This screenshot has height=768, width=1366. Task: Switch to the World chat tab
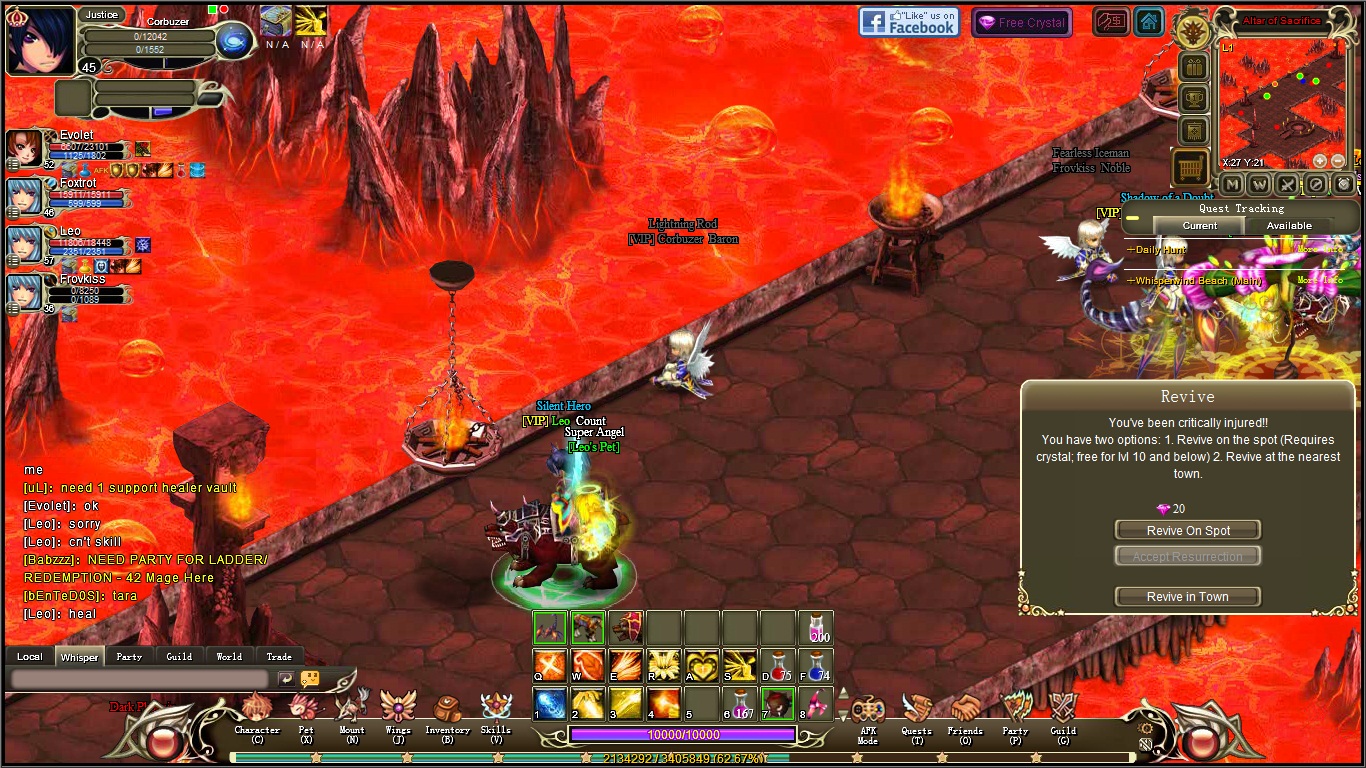tap(229, 657)
